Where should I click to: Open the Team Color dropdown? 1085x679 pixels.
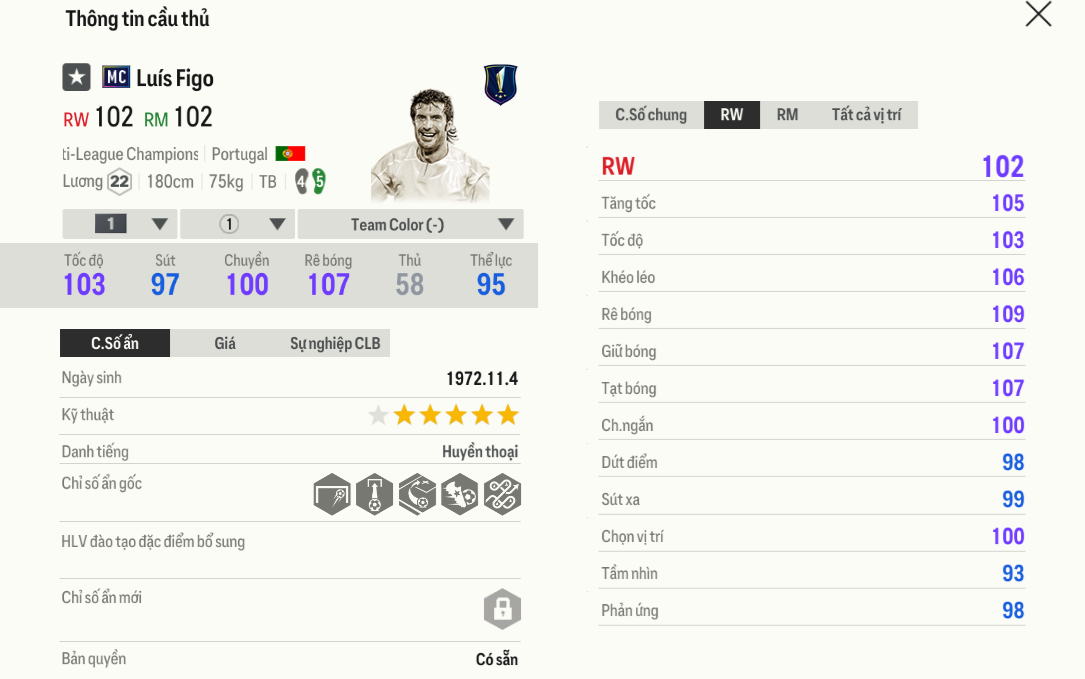[x=411, y=224]
